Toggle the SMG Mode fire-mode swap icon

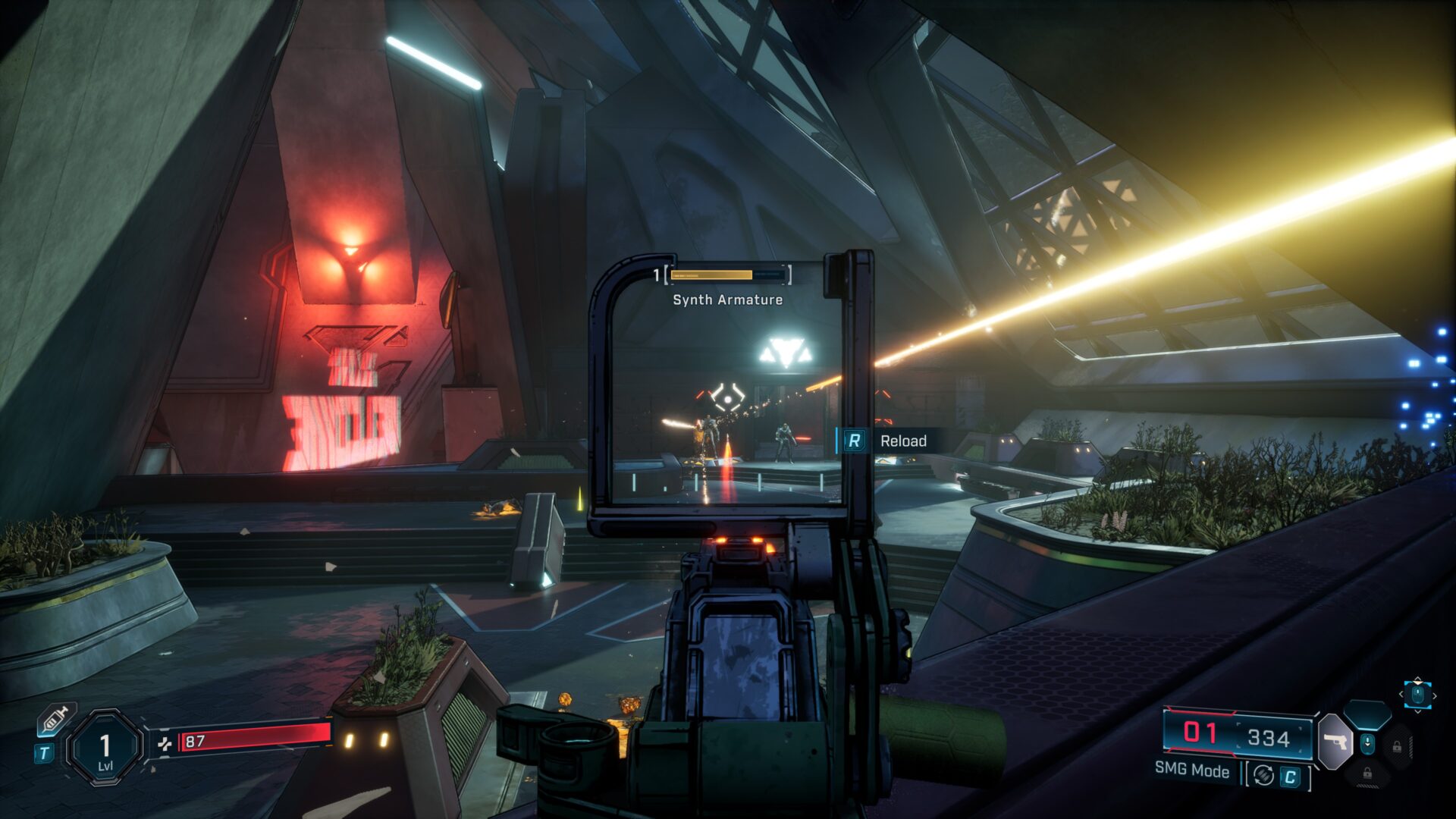click(x=1263, y=775)
